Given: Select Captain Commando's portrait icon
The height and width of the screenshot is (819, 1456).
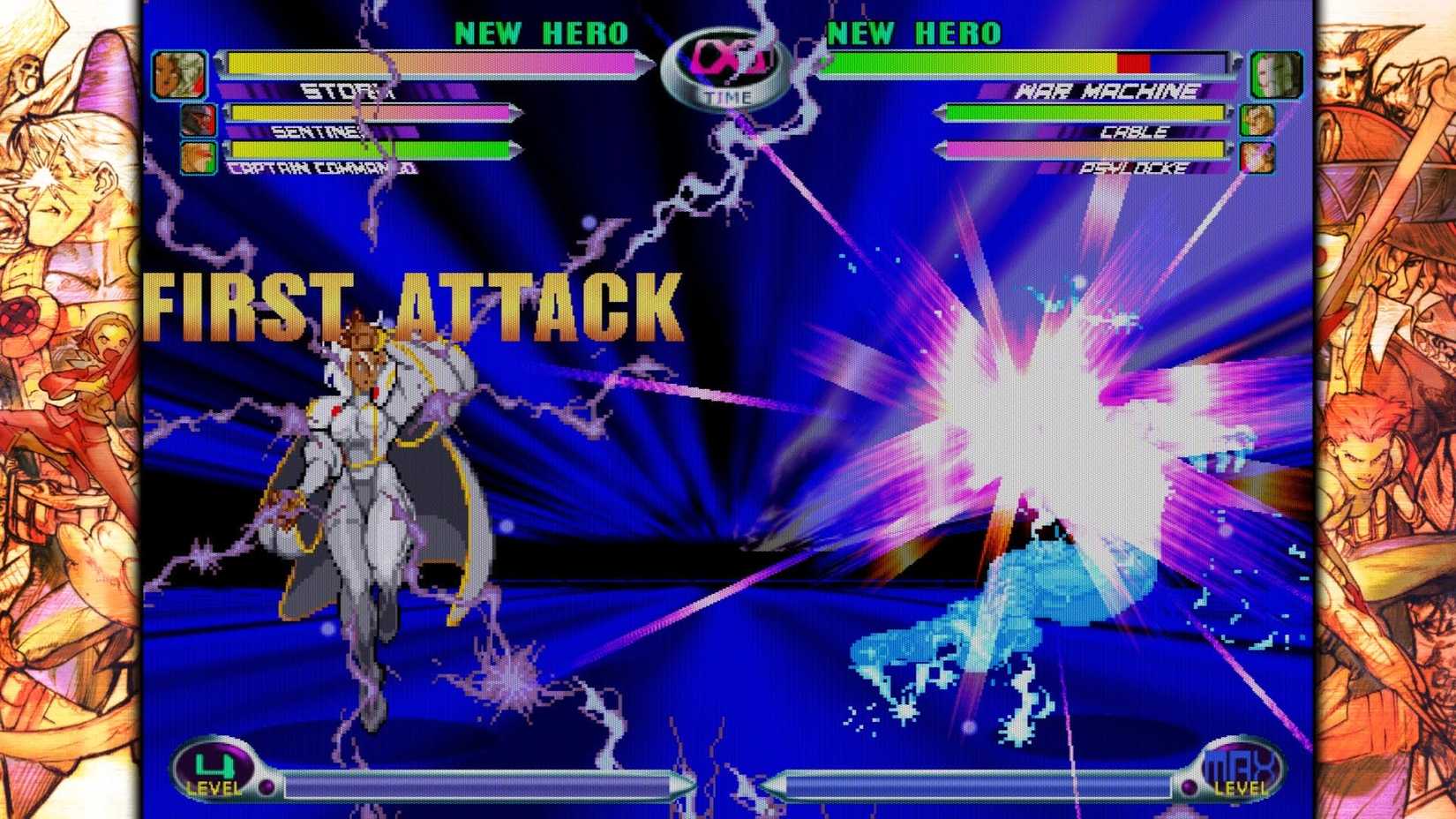Looking at the screenshot, I should tap(199, 156).
